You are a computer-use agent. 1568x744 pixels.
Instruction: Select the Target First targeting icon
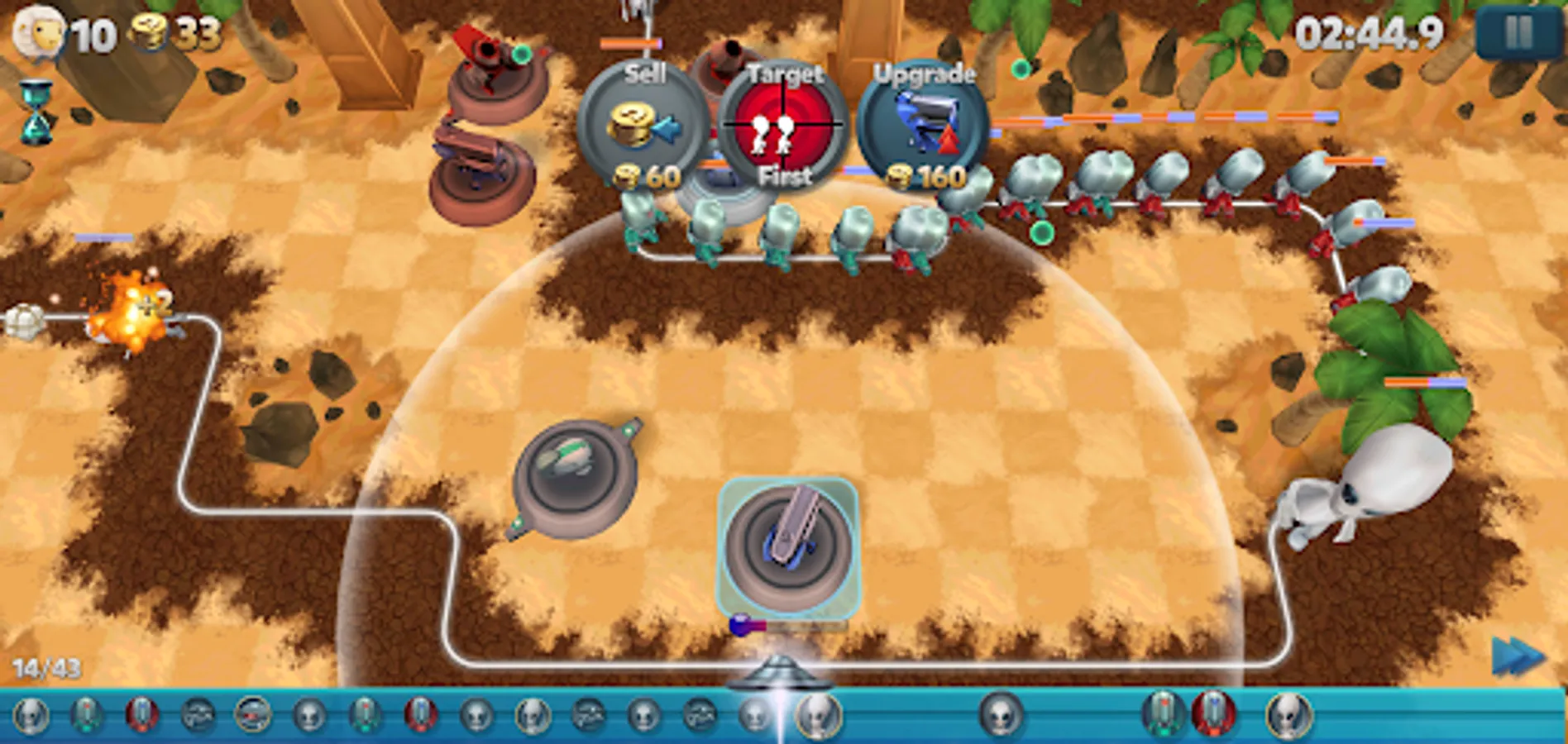point(782,124)
